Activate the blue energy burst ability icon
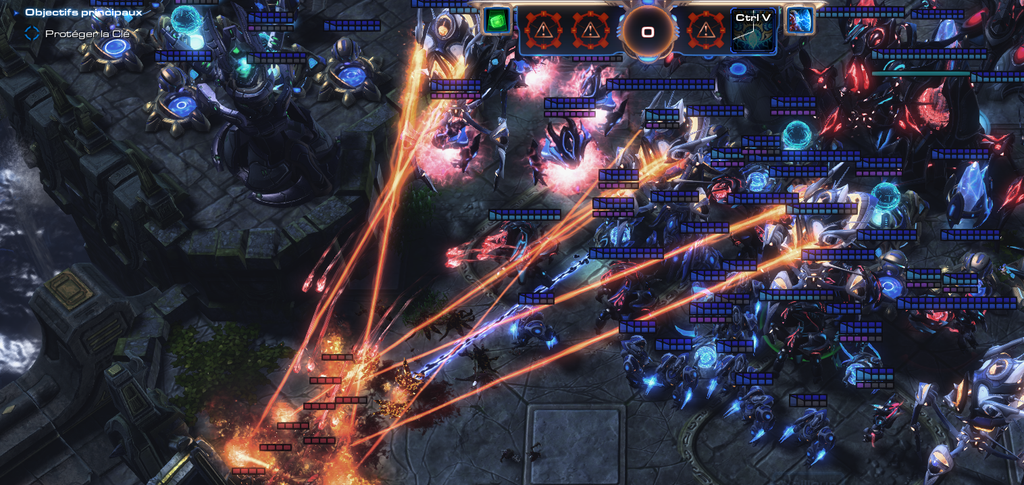The image size is (1024, 485). click(799, 20)
